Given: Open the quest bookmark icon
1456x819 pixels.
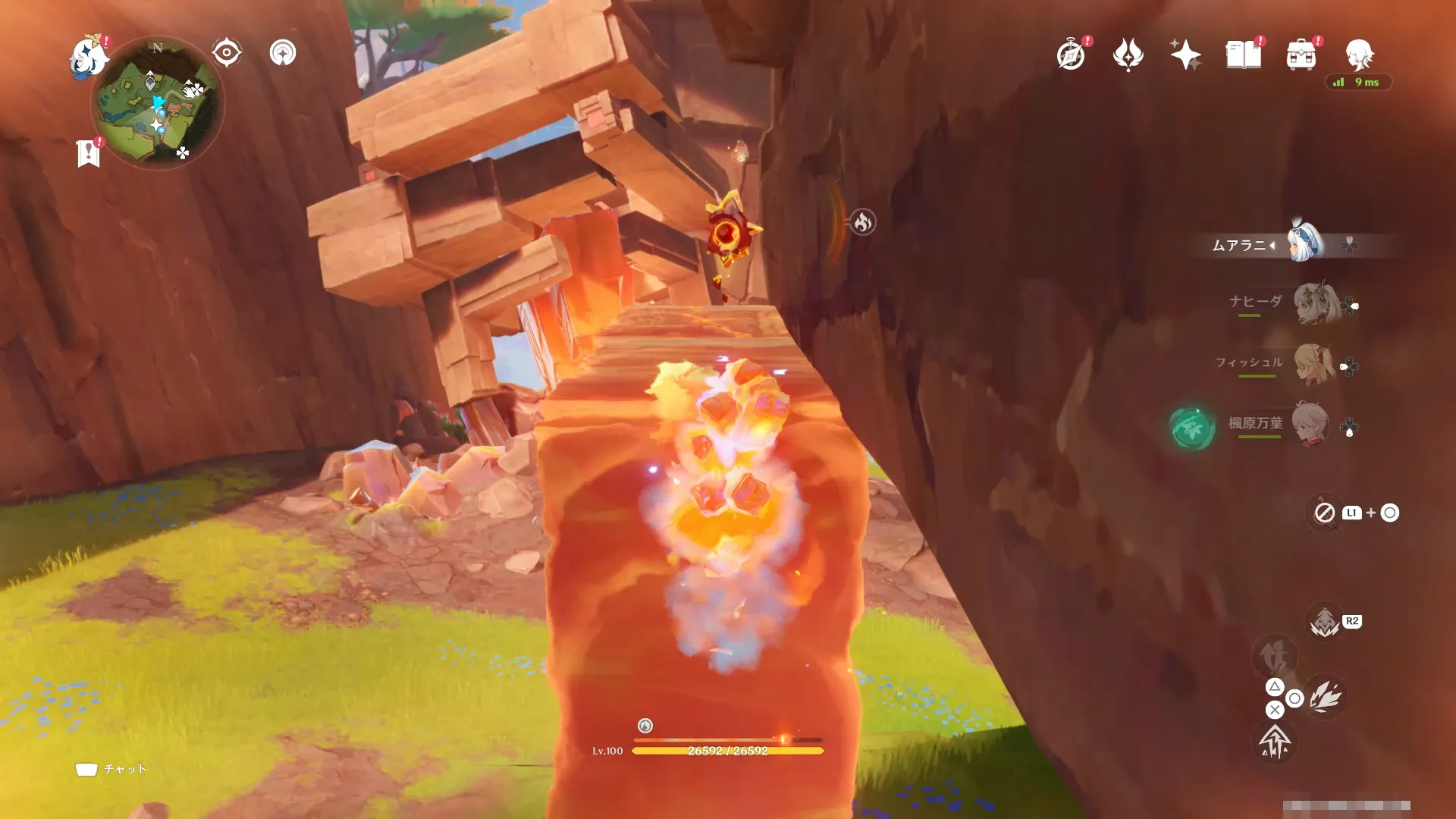Looking at the screenshot, I should 89,153.
